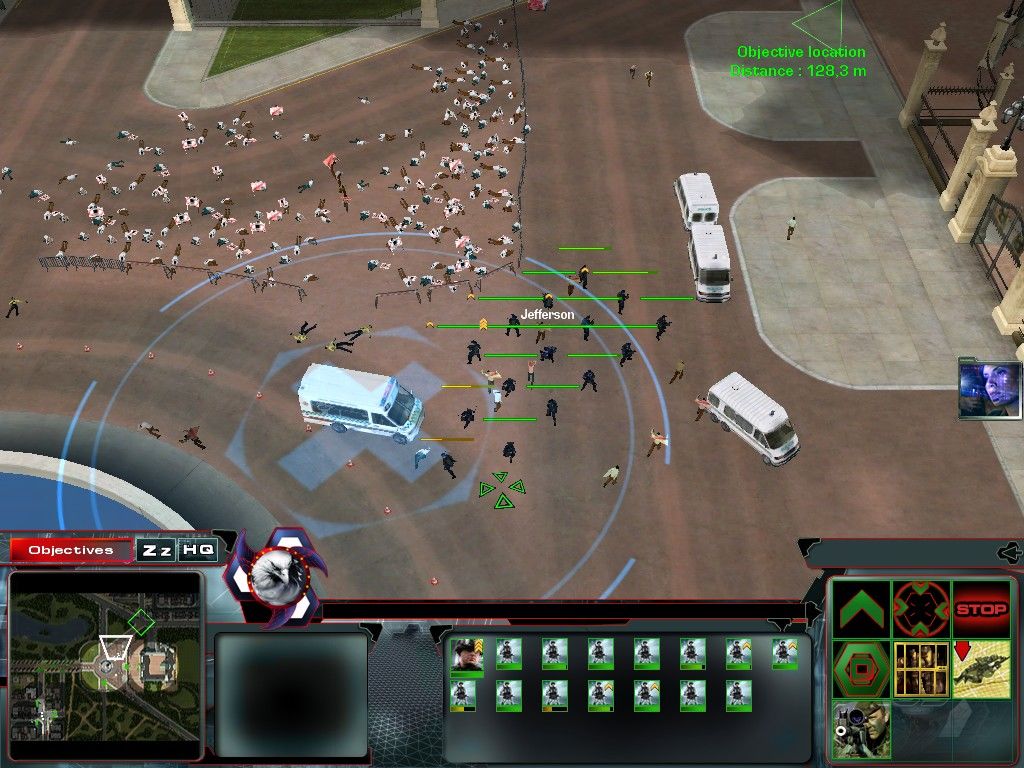
Task: Open the female advisor video portrait
Action: tap(989, 389)
